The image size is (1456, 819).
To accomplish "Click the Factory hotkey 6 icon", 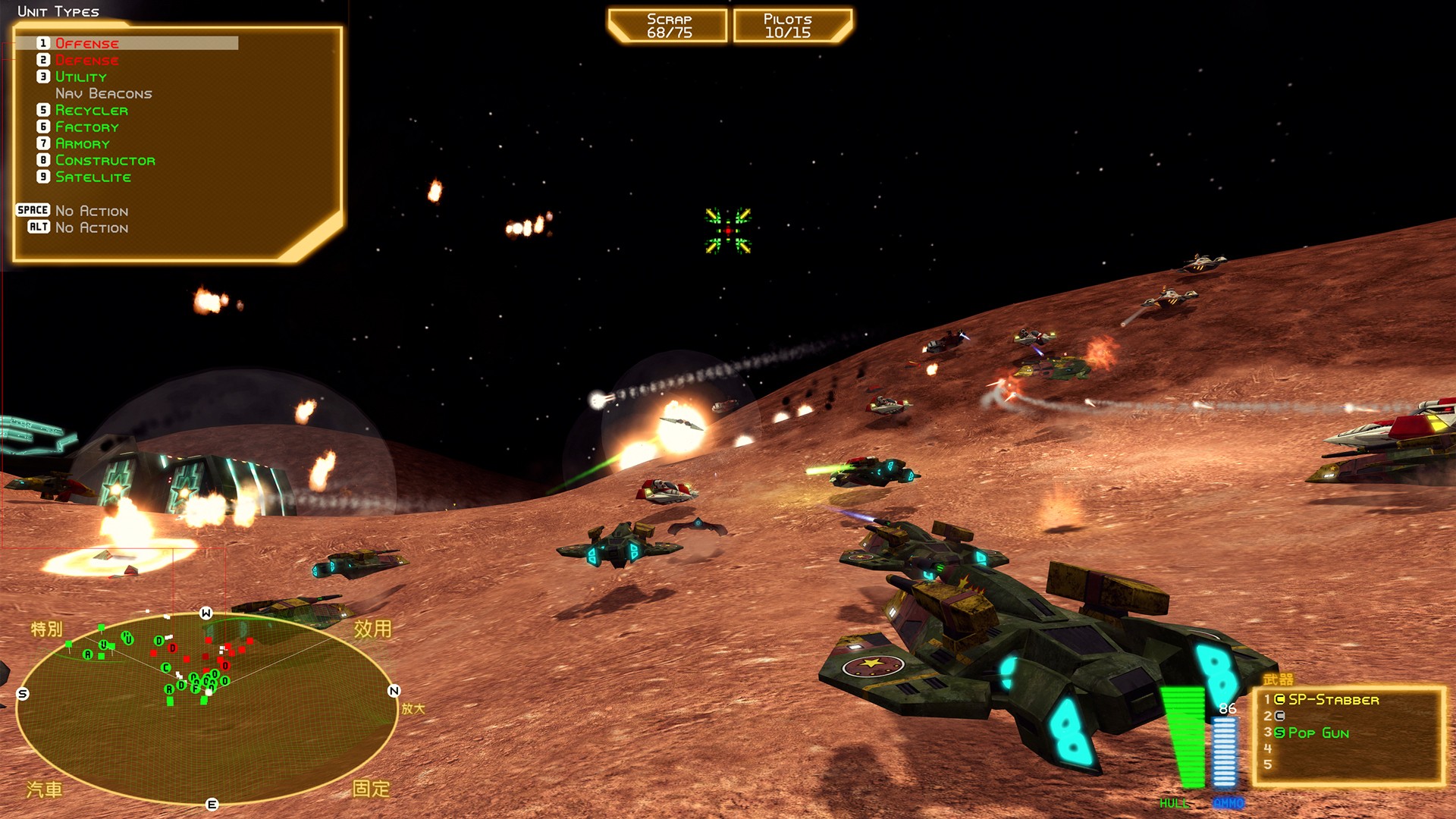I will 44,127.
